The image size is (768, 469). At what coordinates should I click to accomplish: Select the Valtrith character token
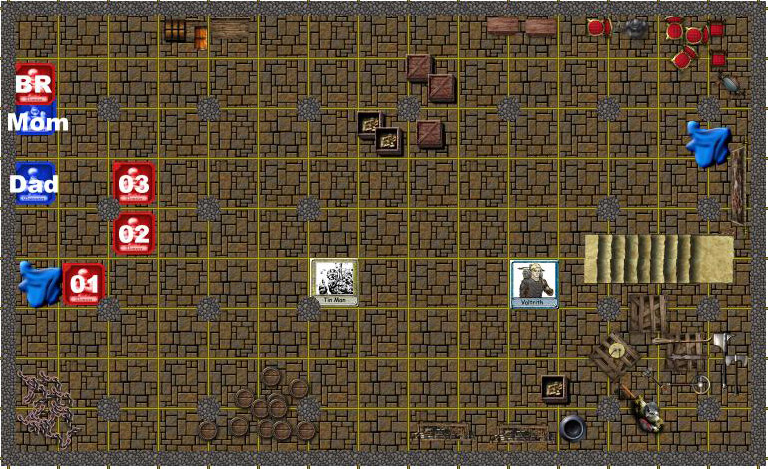534,284
